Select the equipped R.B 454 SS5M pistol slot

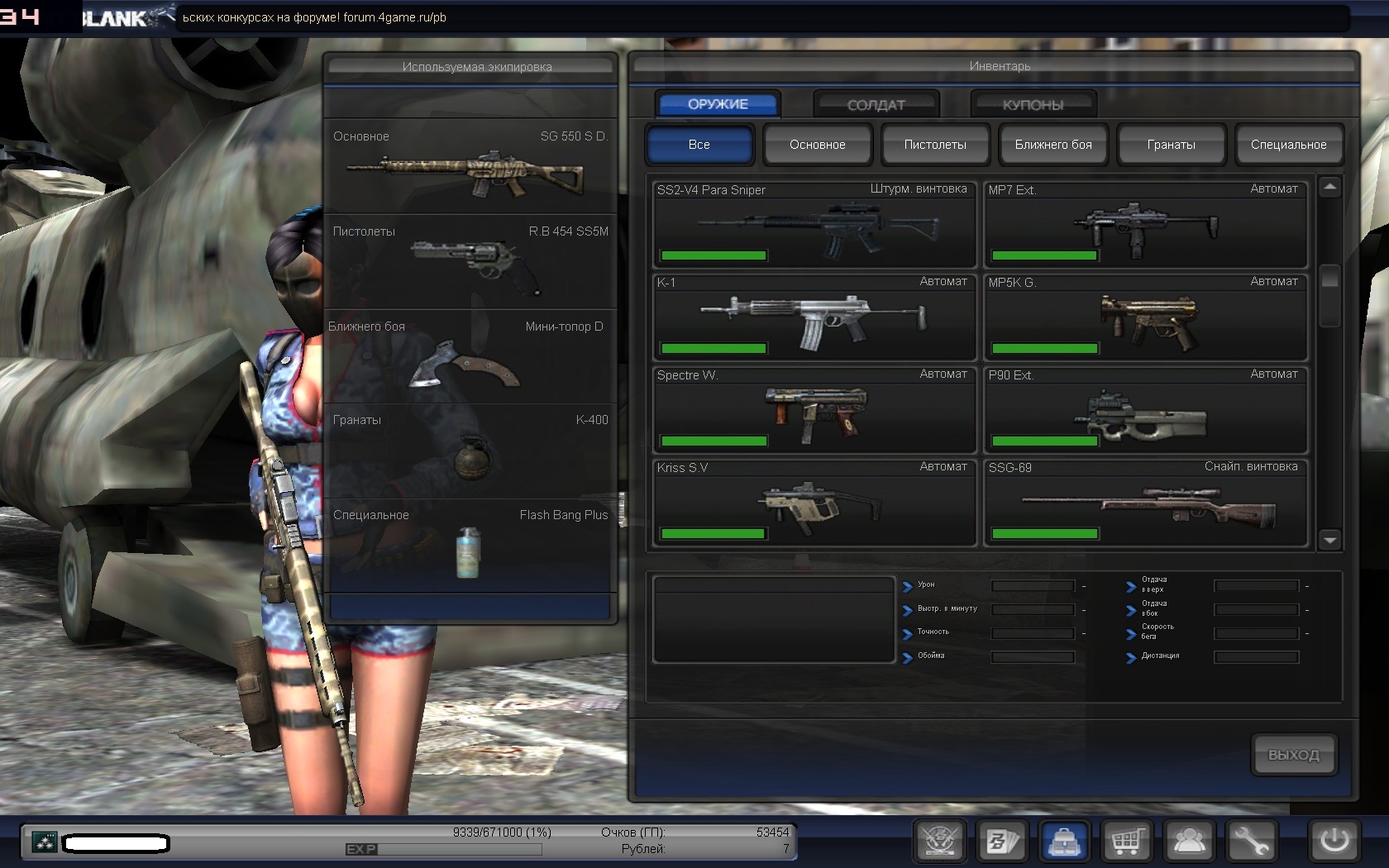coord(470,262)
